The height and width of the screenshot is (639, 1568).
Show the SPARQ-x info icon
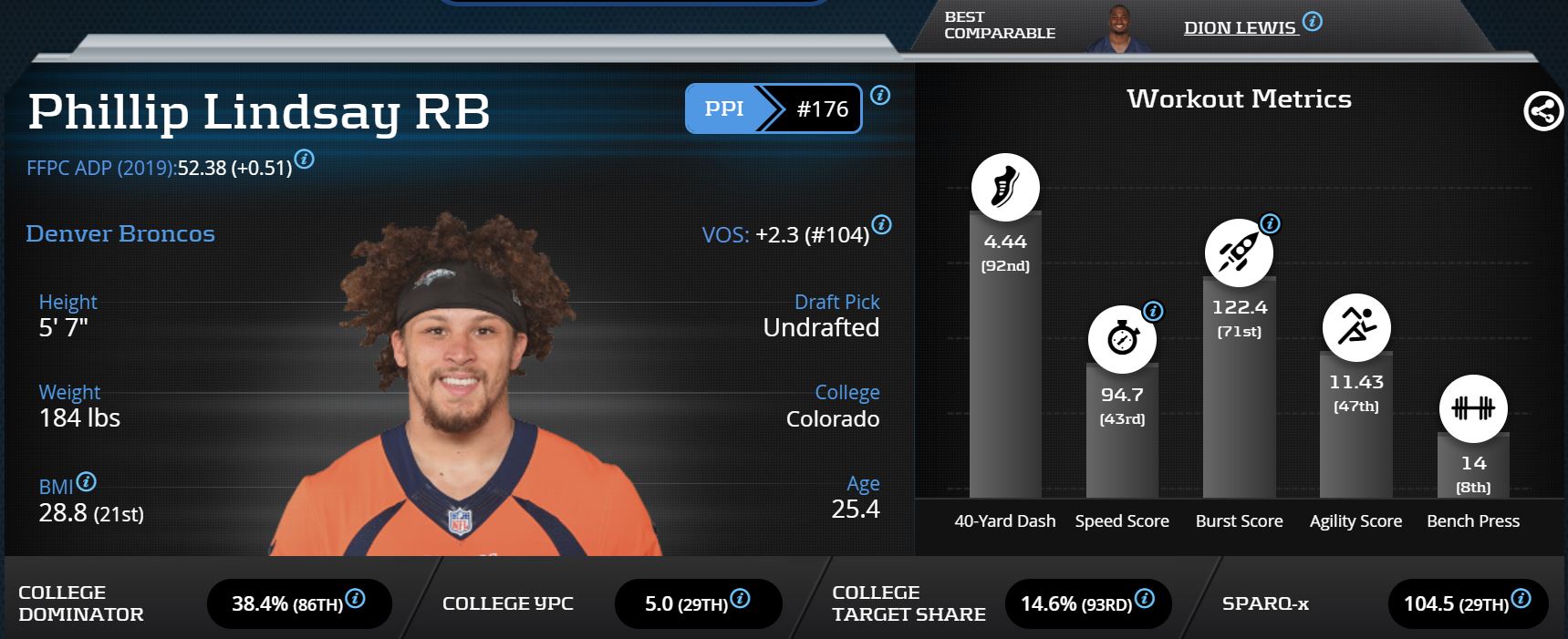point(1521,599)
